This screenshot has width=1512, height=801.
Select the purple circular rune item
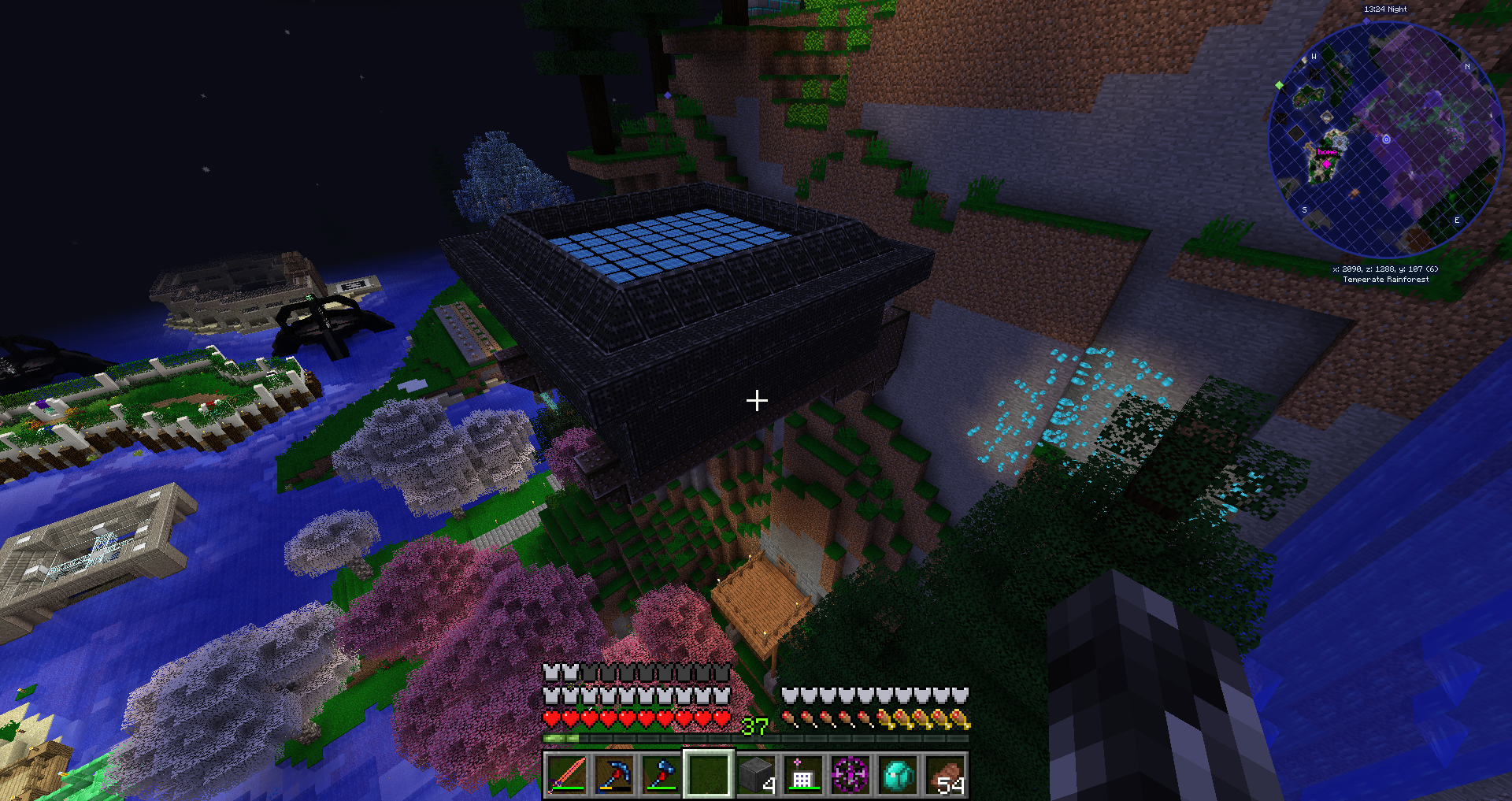(x=850, y=774)
